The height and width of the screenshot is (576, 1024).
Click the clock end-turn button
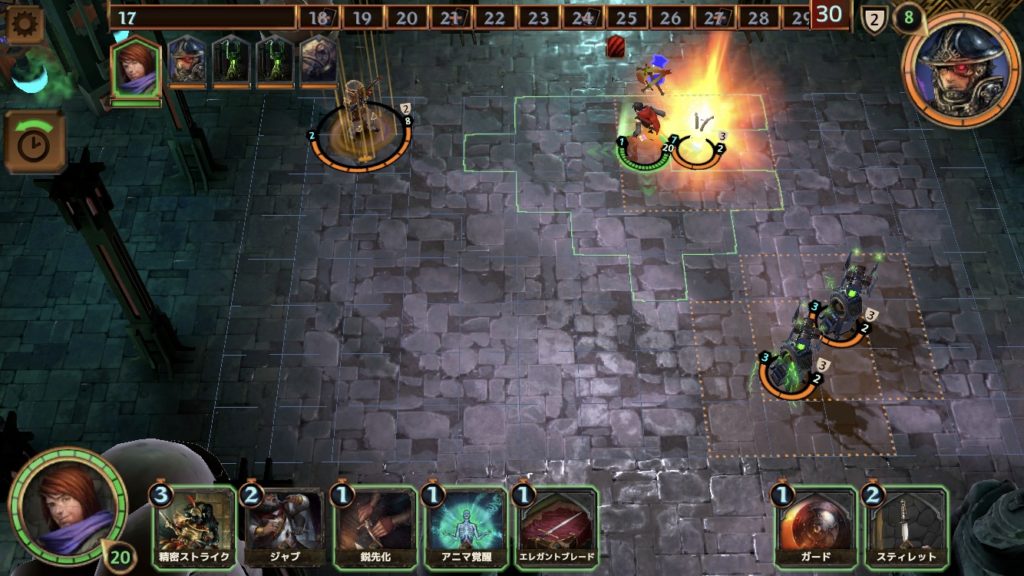click(34, 143)
